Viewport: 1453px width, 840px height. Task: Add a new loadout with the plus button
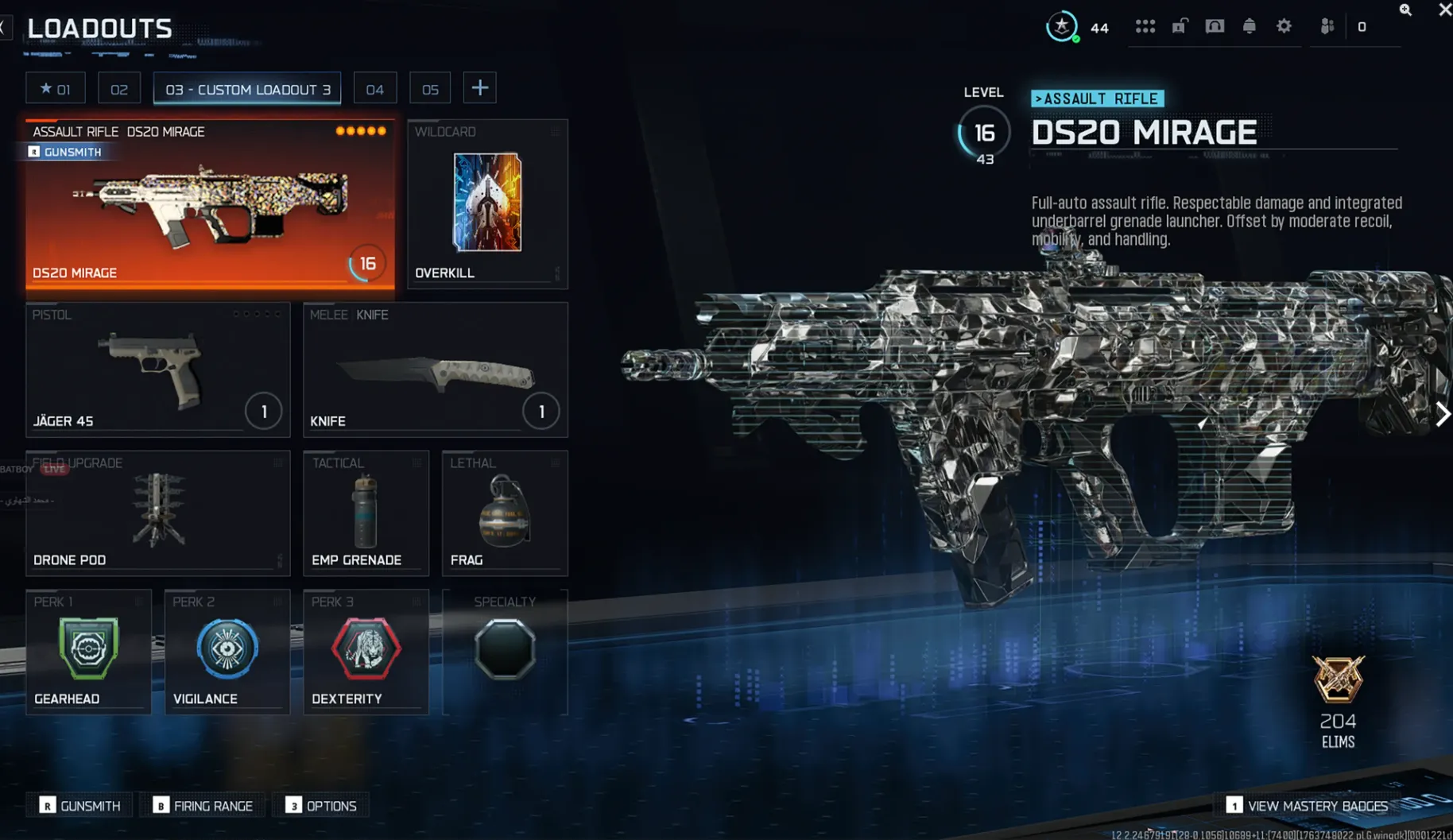(x=479, y=87)
